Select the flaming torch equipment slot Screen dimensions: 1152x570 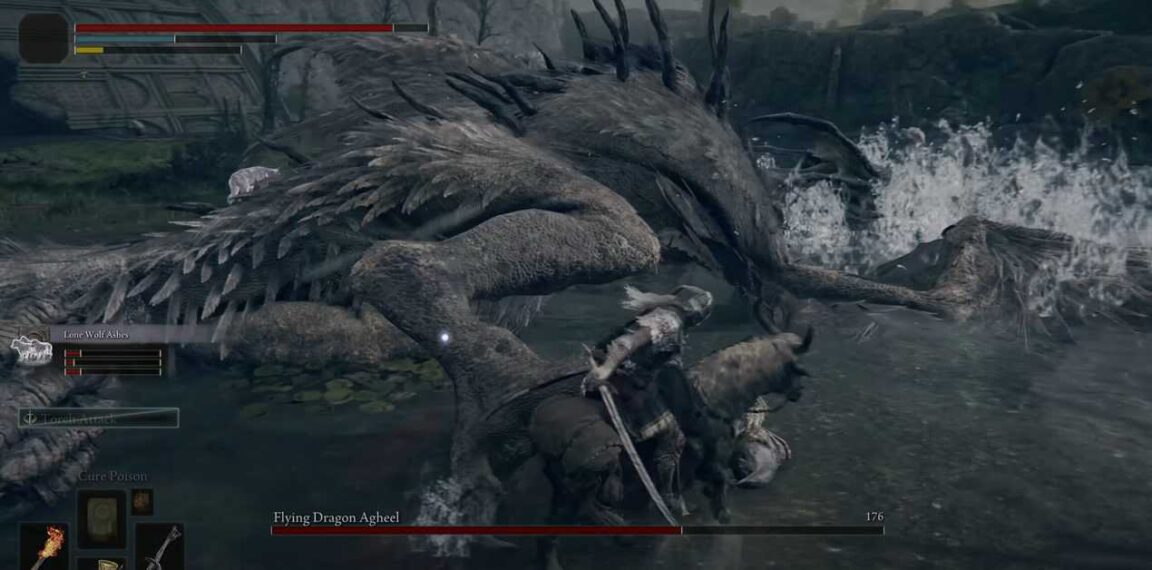pos(44,546)
